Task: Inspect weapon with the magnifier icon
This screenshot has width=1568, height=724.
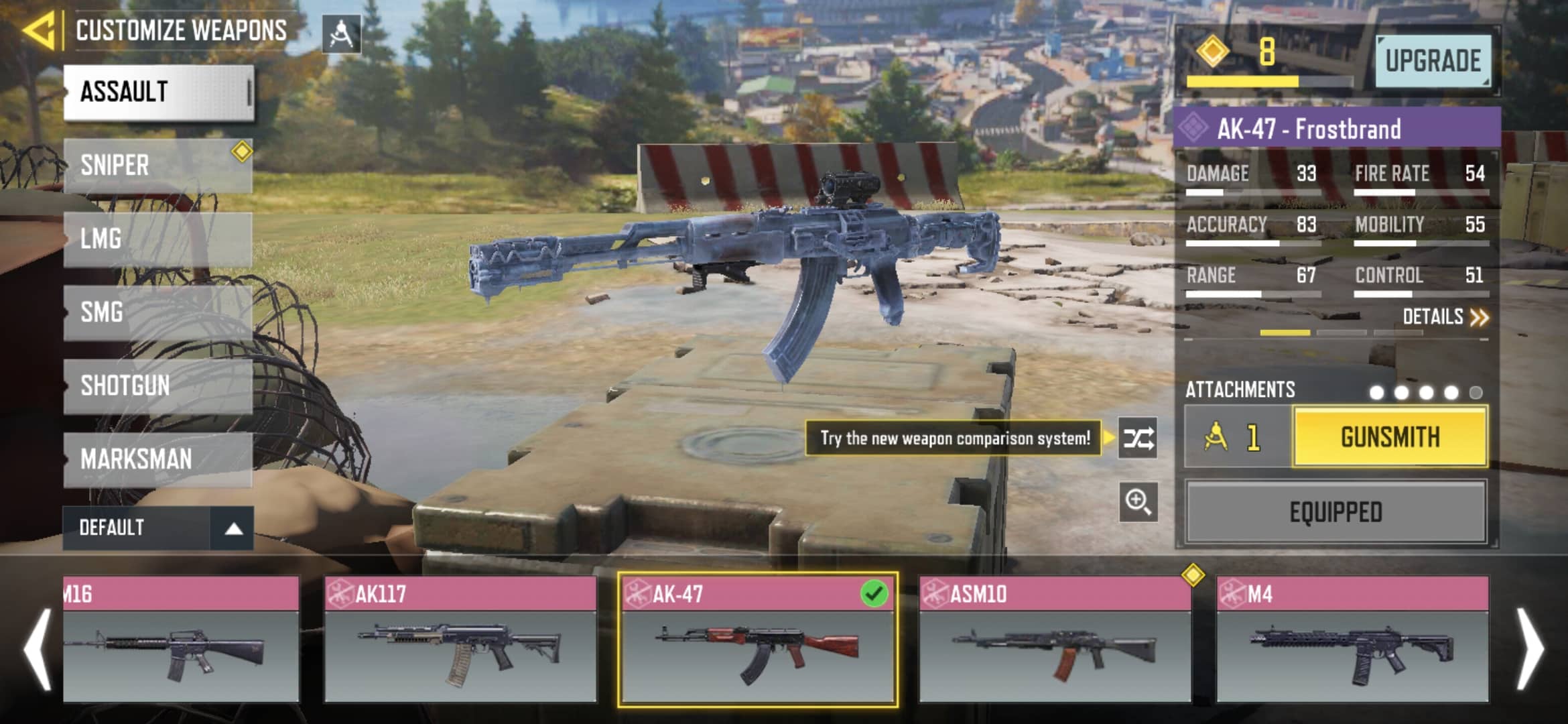Action: pos(1138,501)
